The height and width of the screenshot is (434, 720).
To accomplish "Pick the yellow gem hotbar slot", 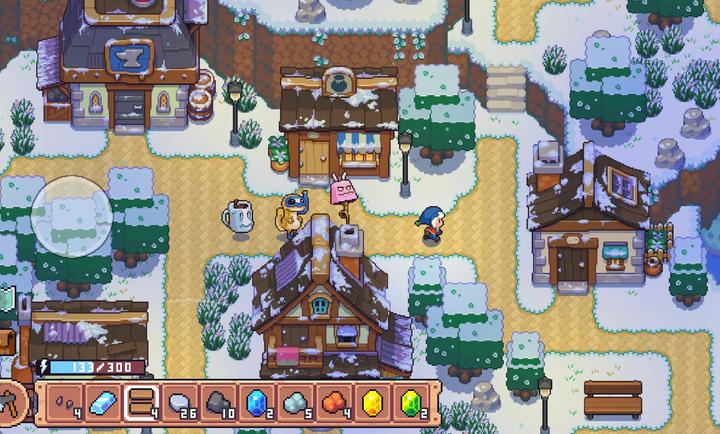I will [372, 402].
